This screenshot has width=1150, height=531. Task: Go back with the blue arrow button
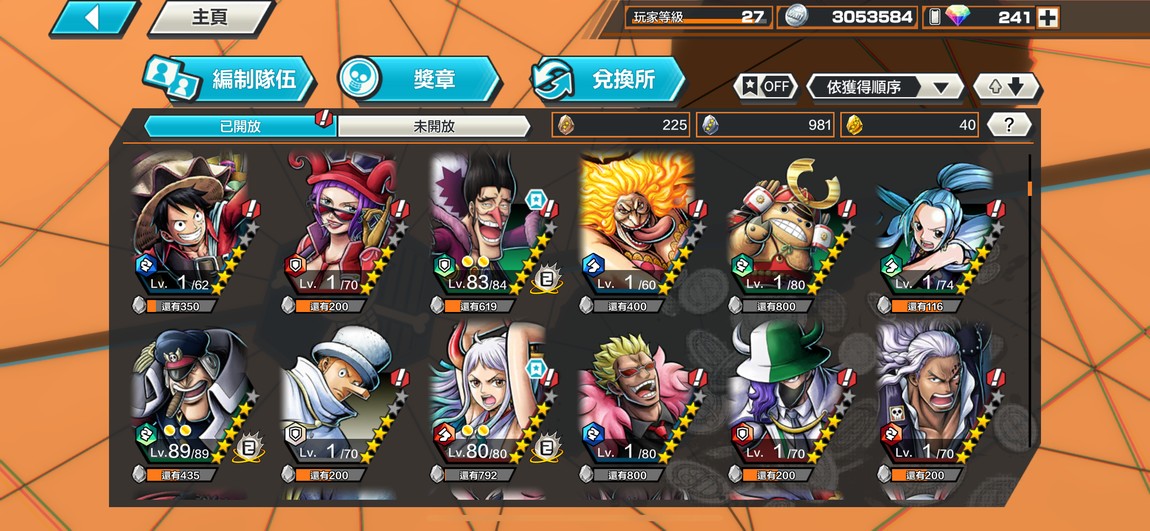click(93, 17)
